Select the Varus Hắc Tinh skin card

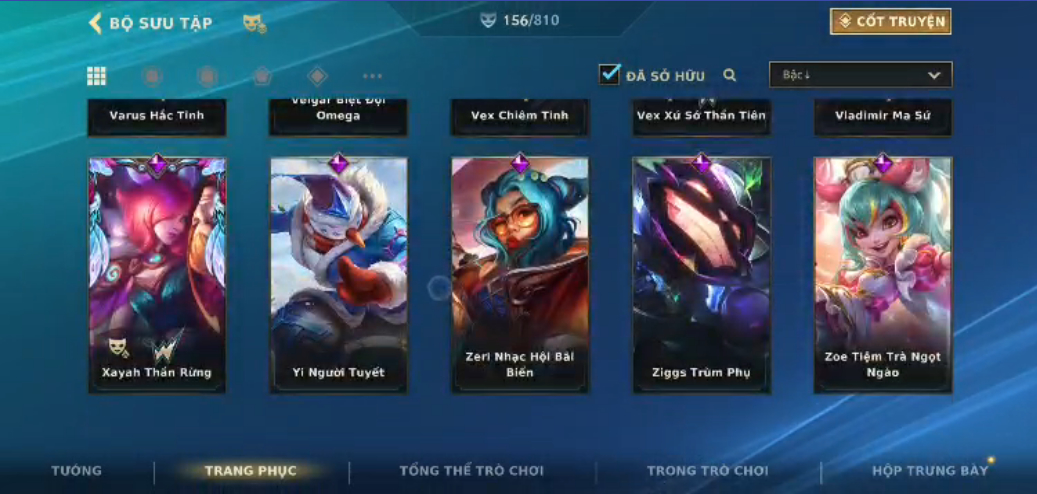(x=157, y=116)
